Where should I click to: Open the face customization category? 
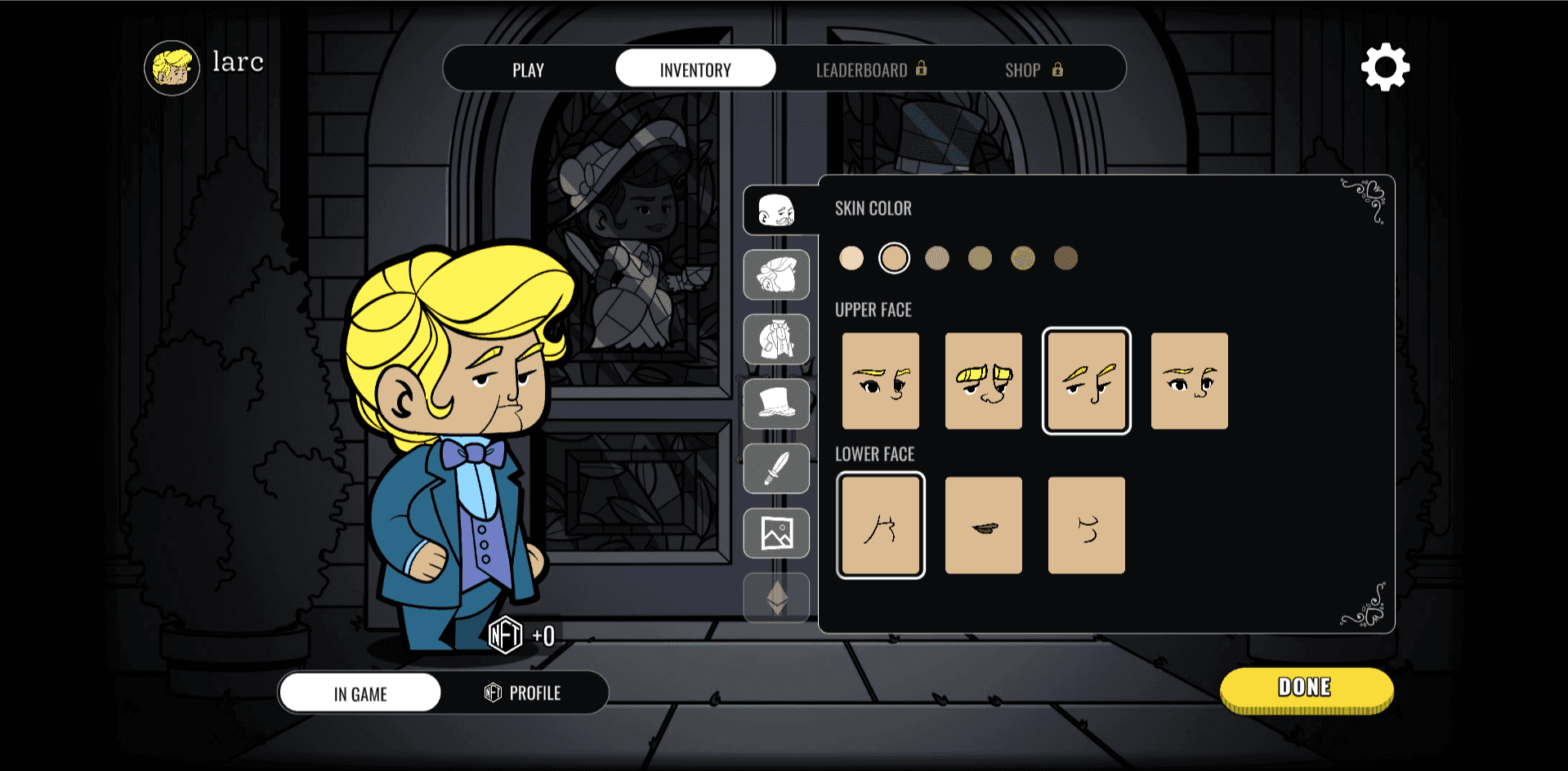tap(775, 210)
